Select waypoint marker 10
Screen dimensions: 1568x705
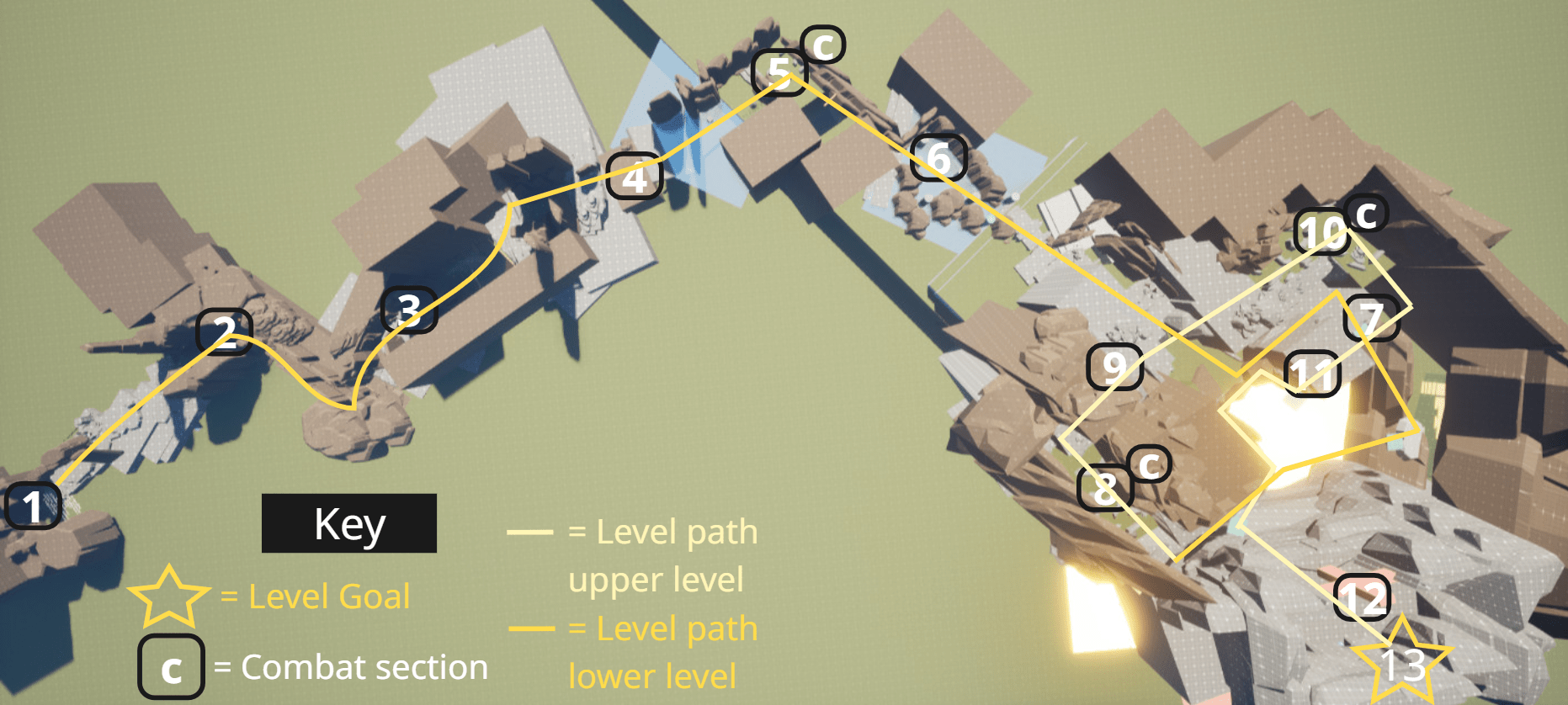[1322, 231]
